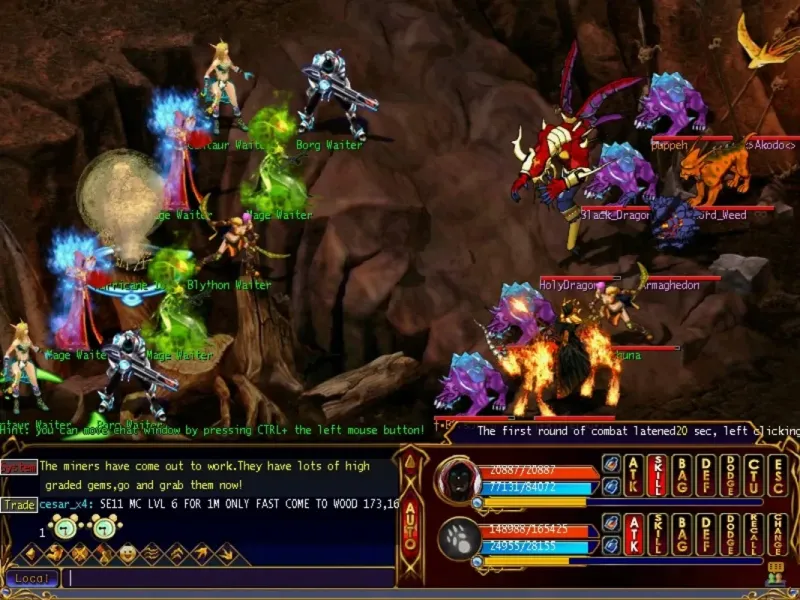Click the Local chat channel button
Viewport: 800px width, 600px height.
(31, 578)
